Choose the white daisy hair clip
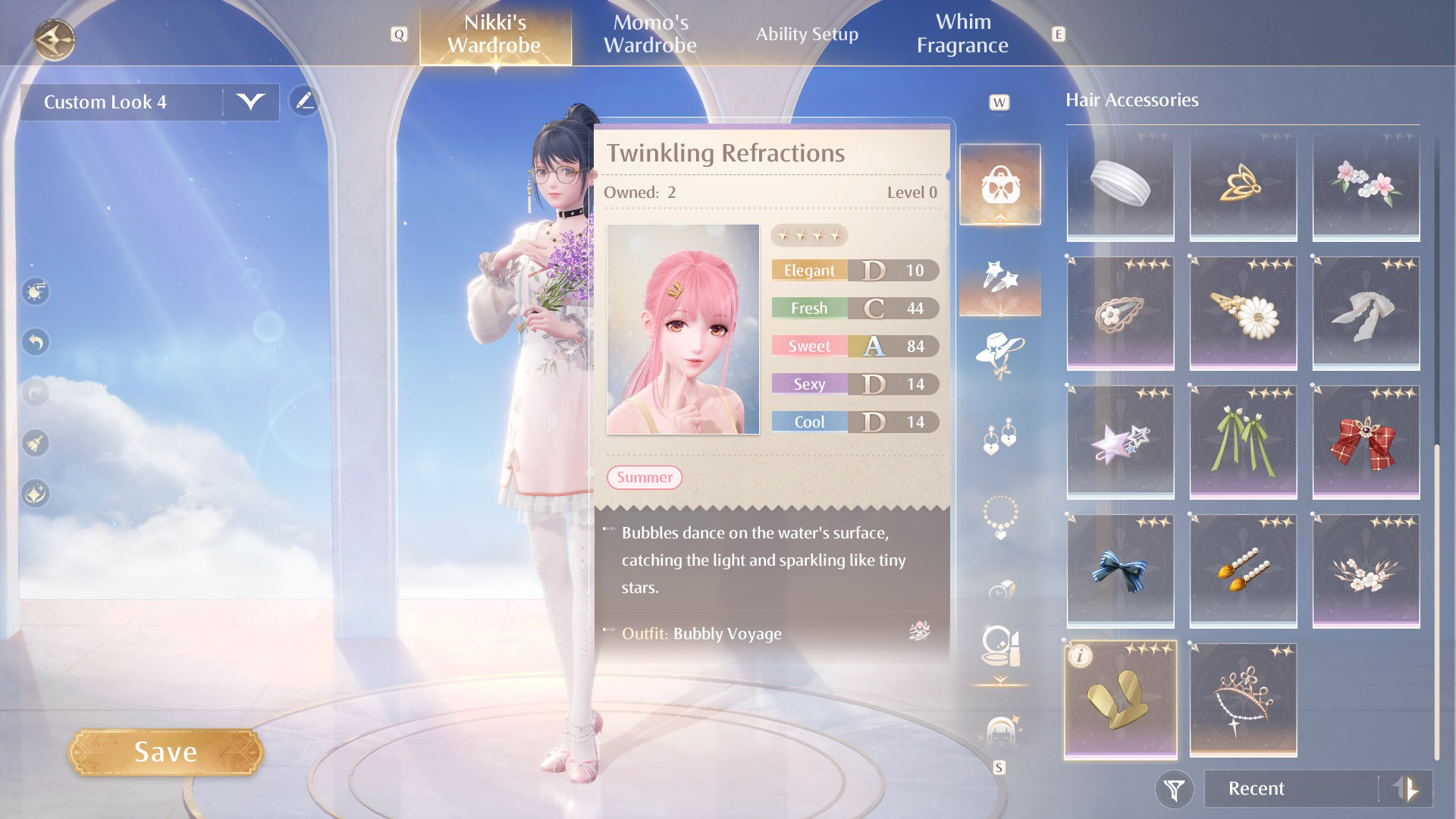The image size is (1456, 819). tap(1243, 313)
